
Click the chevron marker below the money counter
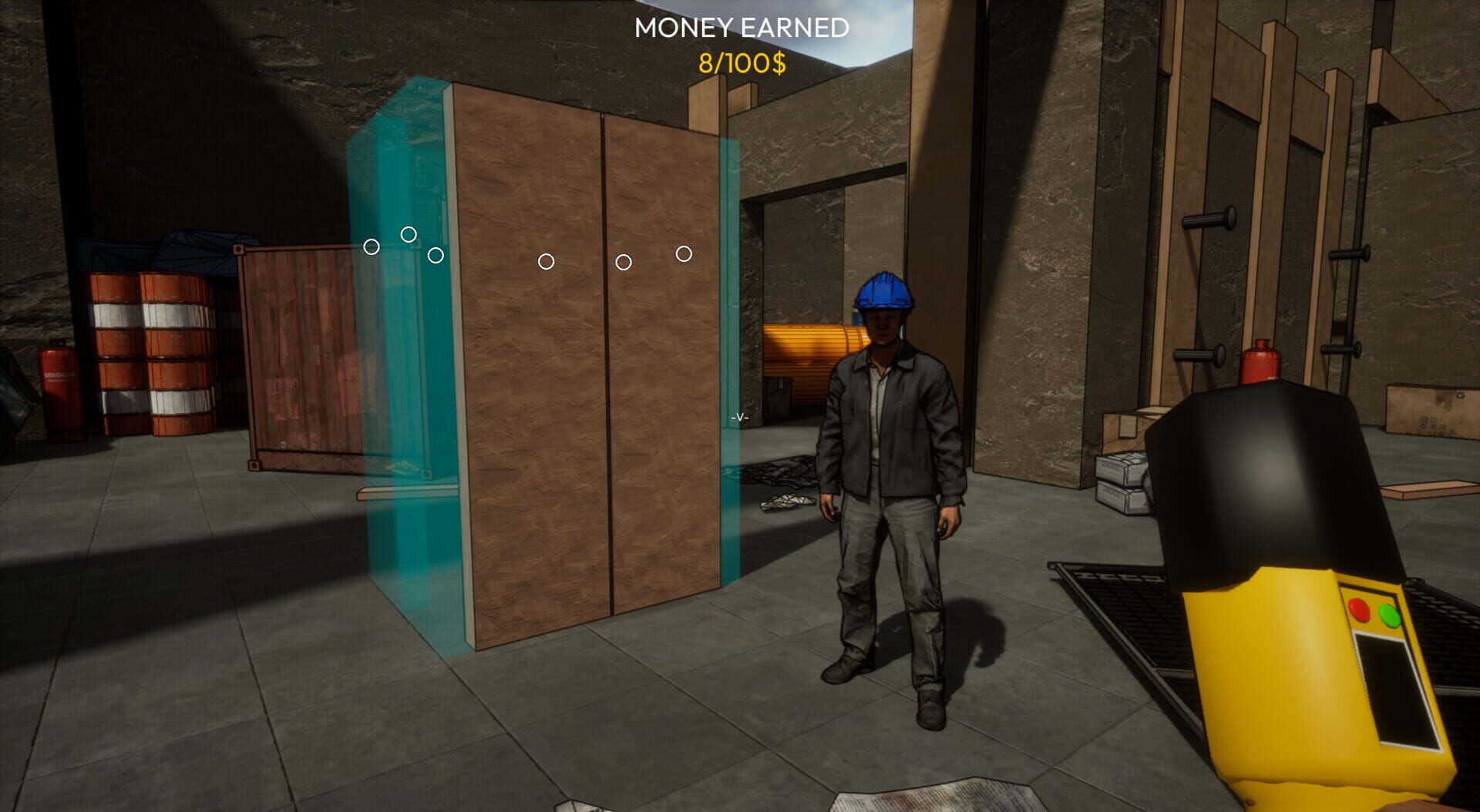tap(738, 416)
